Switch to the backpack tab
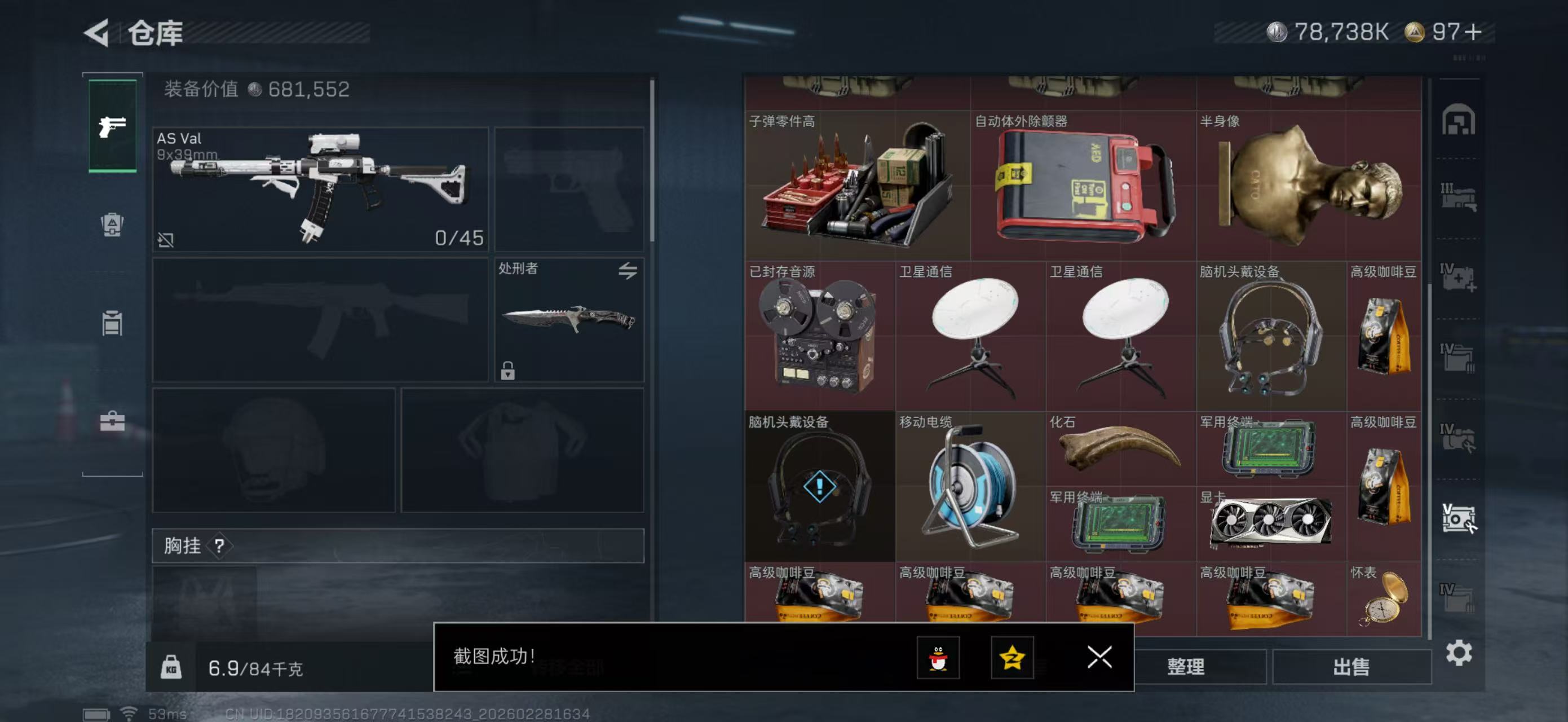 (112, 224)
